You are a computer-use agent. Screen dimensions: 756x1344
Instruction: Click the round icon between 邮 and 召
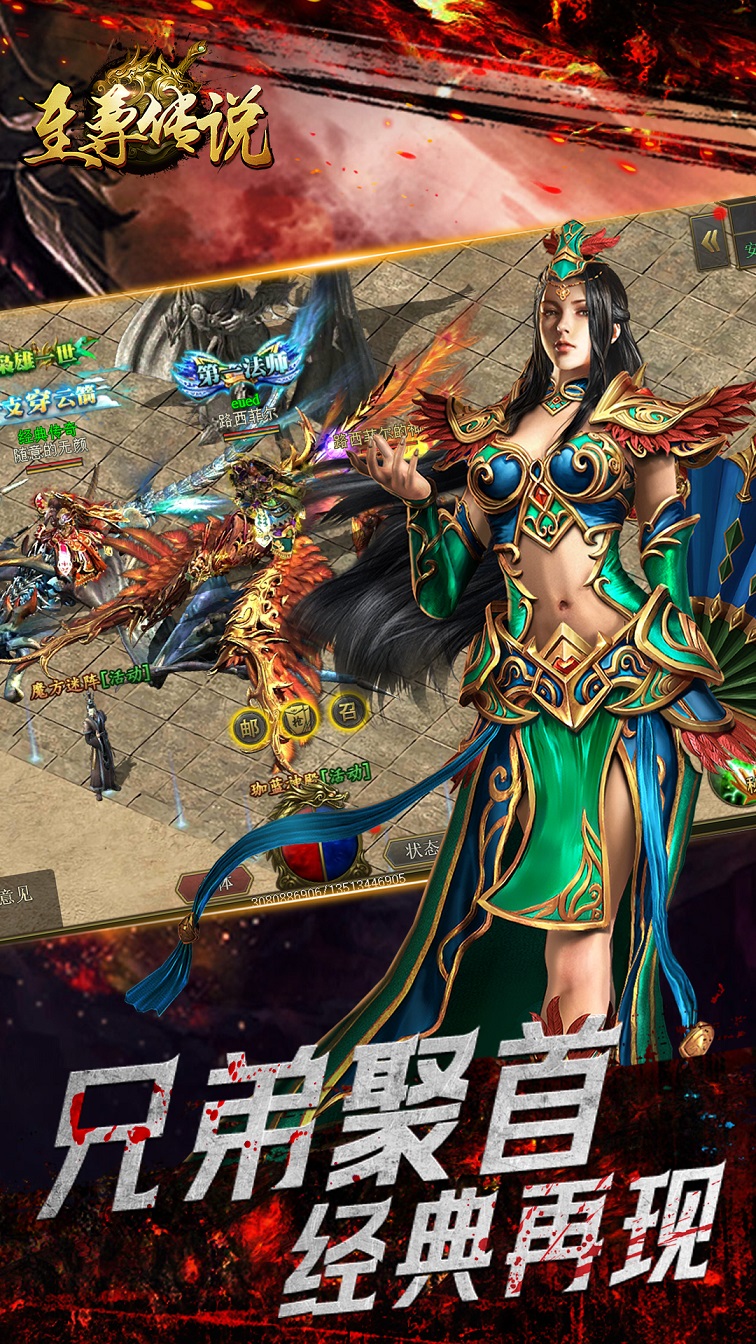point(299,717)
